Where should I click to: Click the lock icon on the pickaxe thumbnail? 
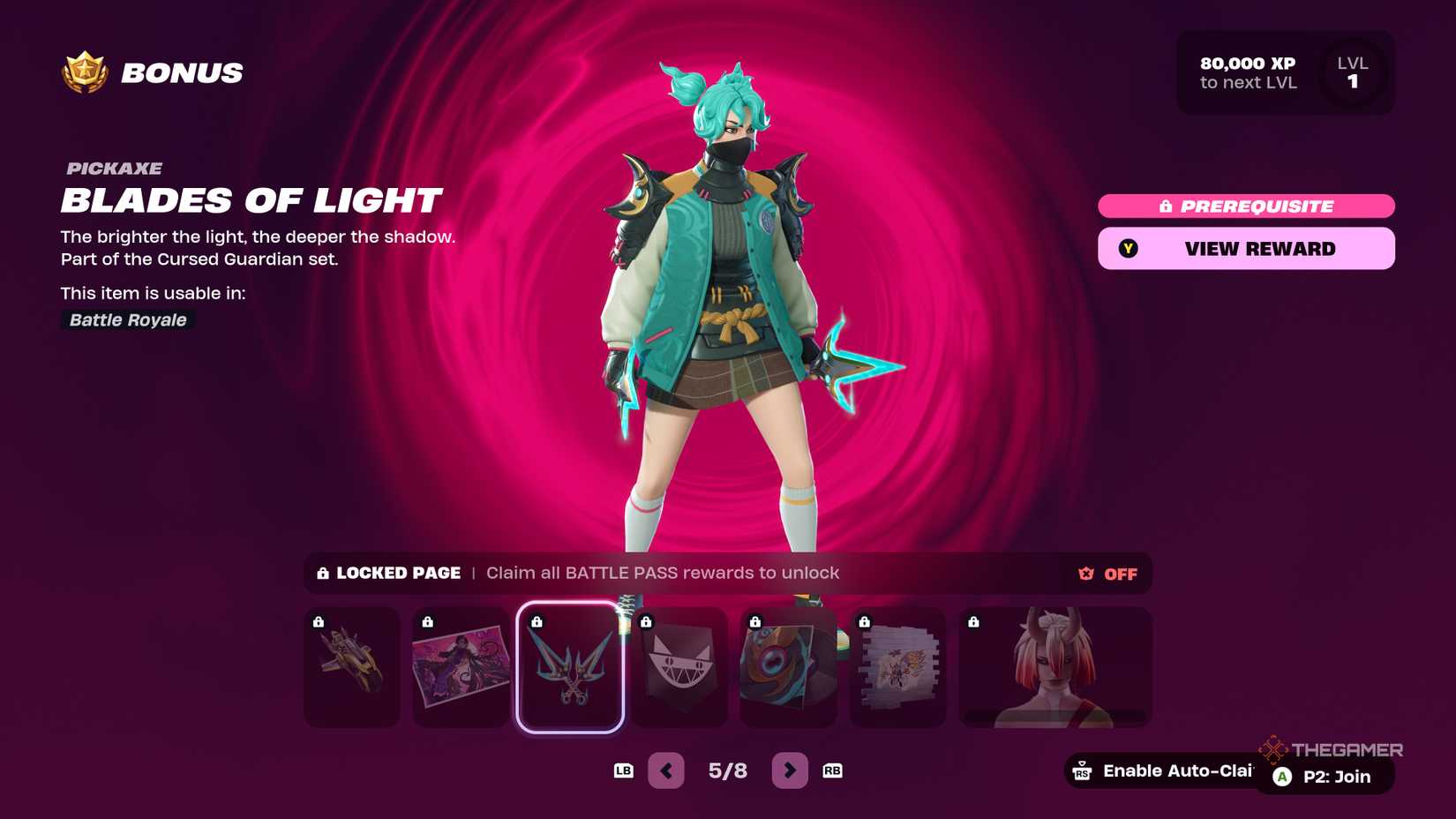537,620
